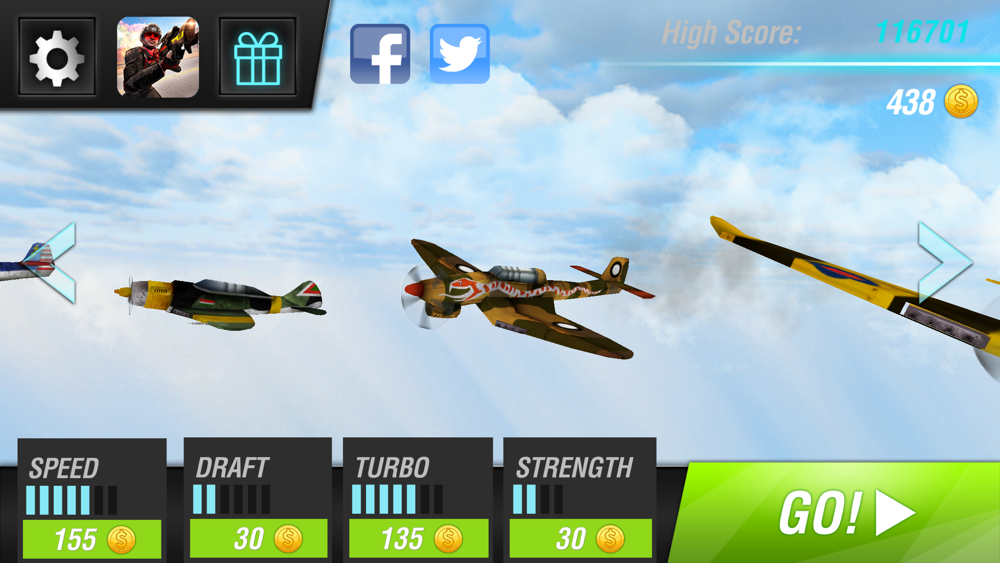Viewport: 1000px width, 563px height.
Task: Show the previous plane with left arrow
Action: point(56,262)
